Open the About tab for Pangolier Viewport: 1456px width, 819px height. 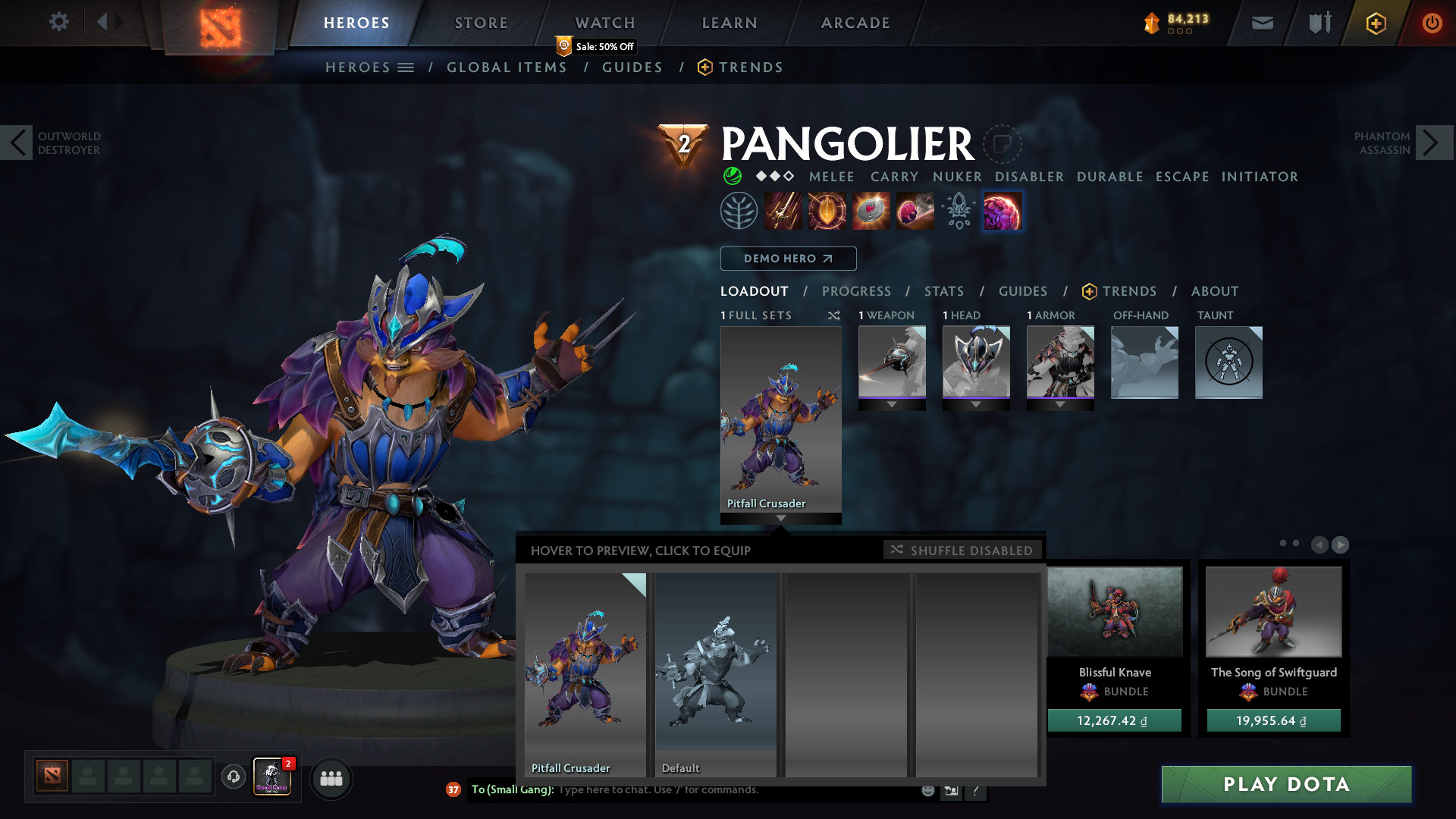click(1215, 291)
